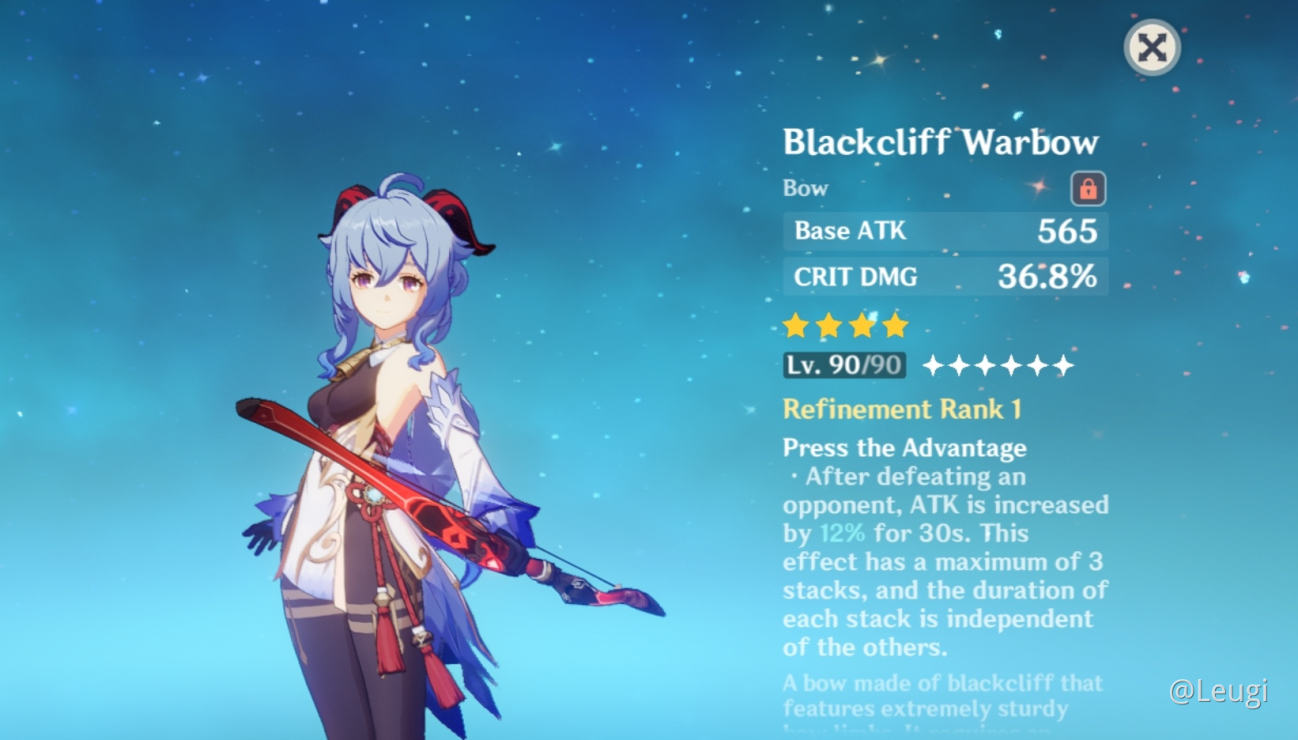This screenshot has height=740, width=1298.
Task: Close the weapon detail view
Action: pos(1152,48)
